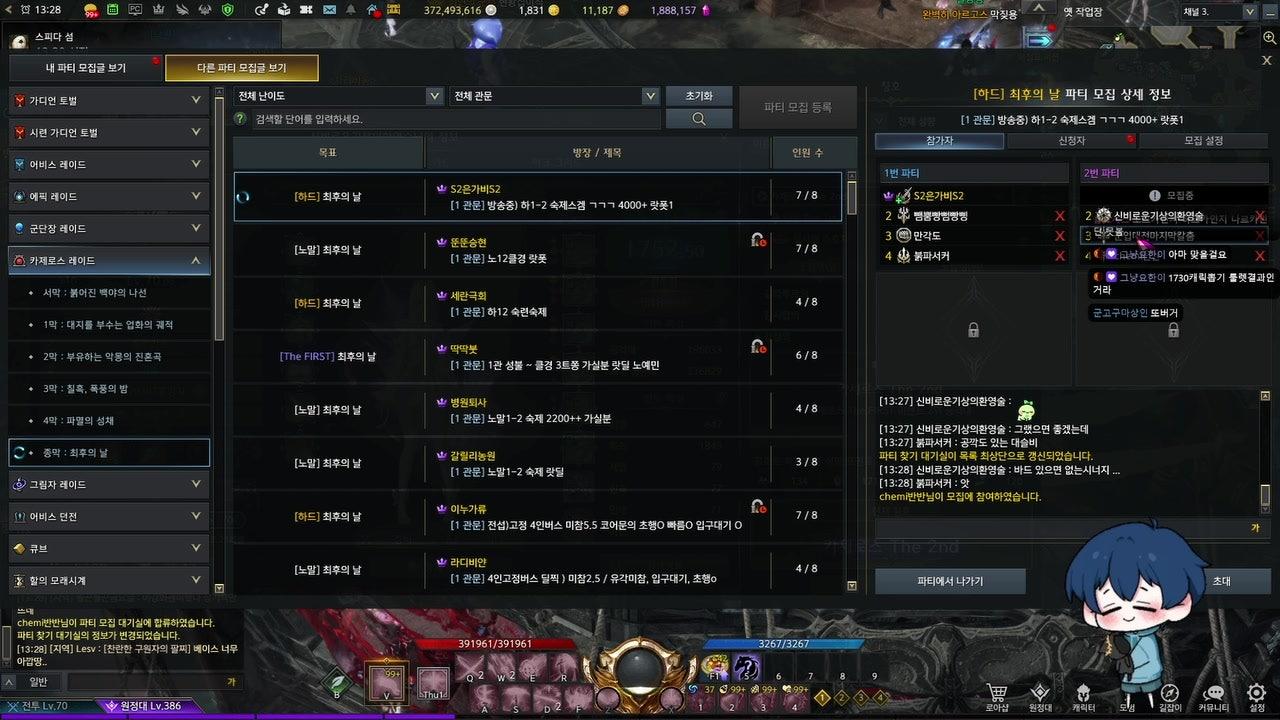Open the 원정대 expedition panel icon
This screenshot has width=1280, height=720.
click(x=1040, y=691)
